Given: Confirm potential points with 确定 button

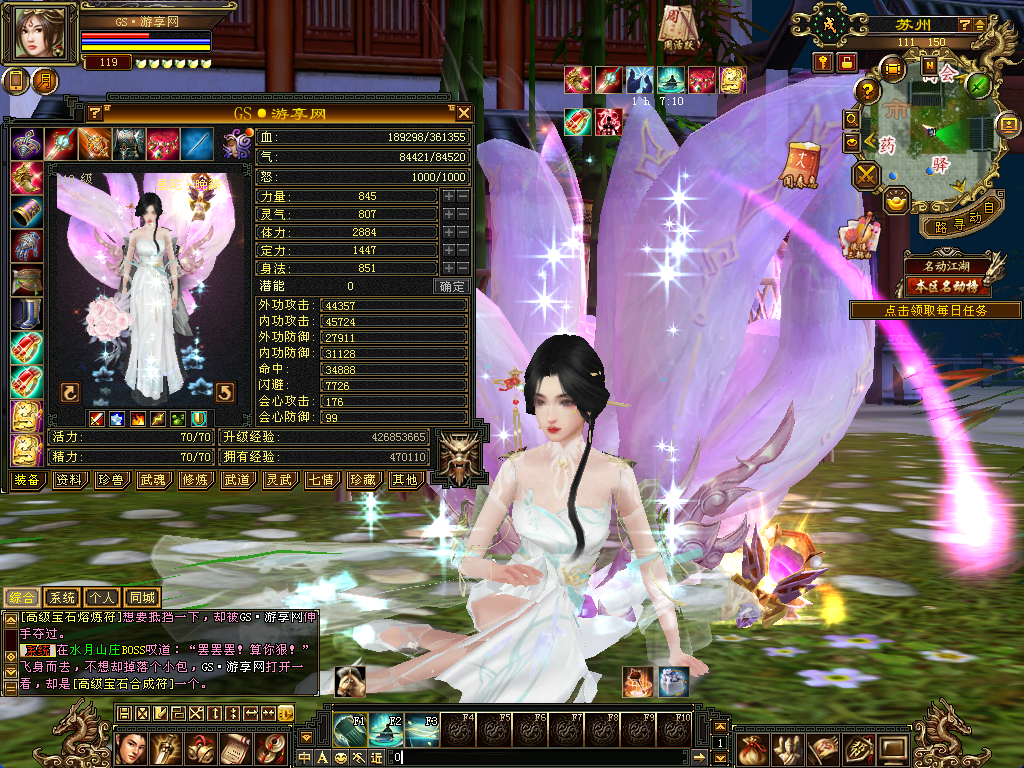Looking at the screenshot, I should coord(452,286).
